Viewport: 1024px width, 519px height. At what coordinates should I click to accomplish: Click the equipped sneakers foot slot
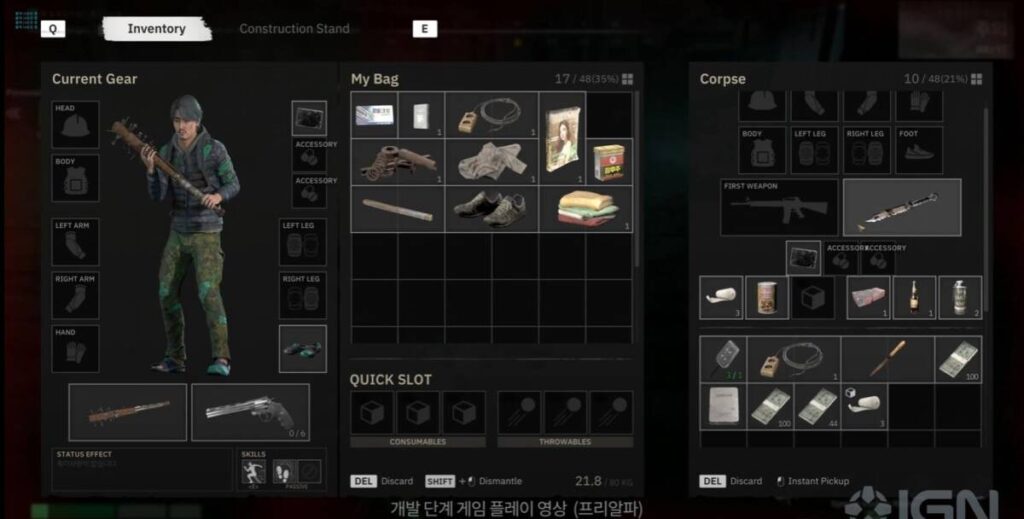click(x=302, y=348)
